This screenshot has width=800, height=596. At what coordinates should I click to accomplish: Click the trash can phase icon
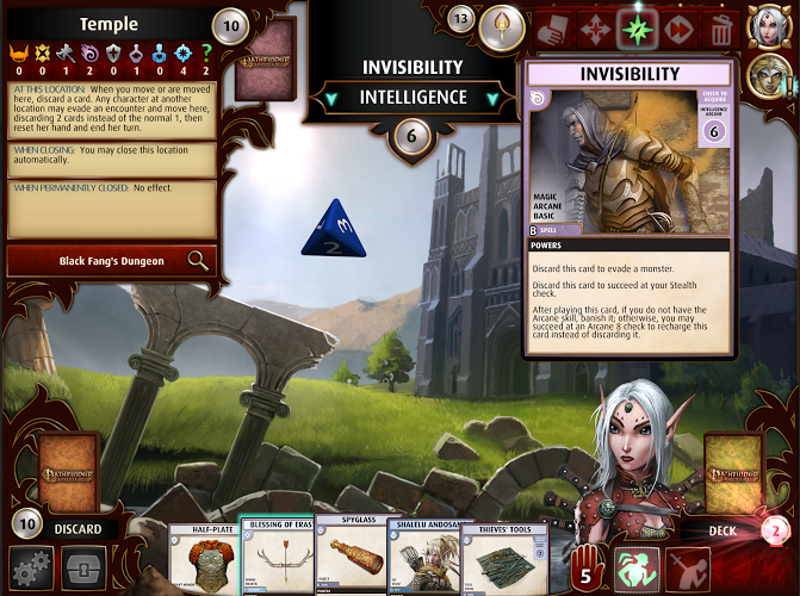[721, 30]
